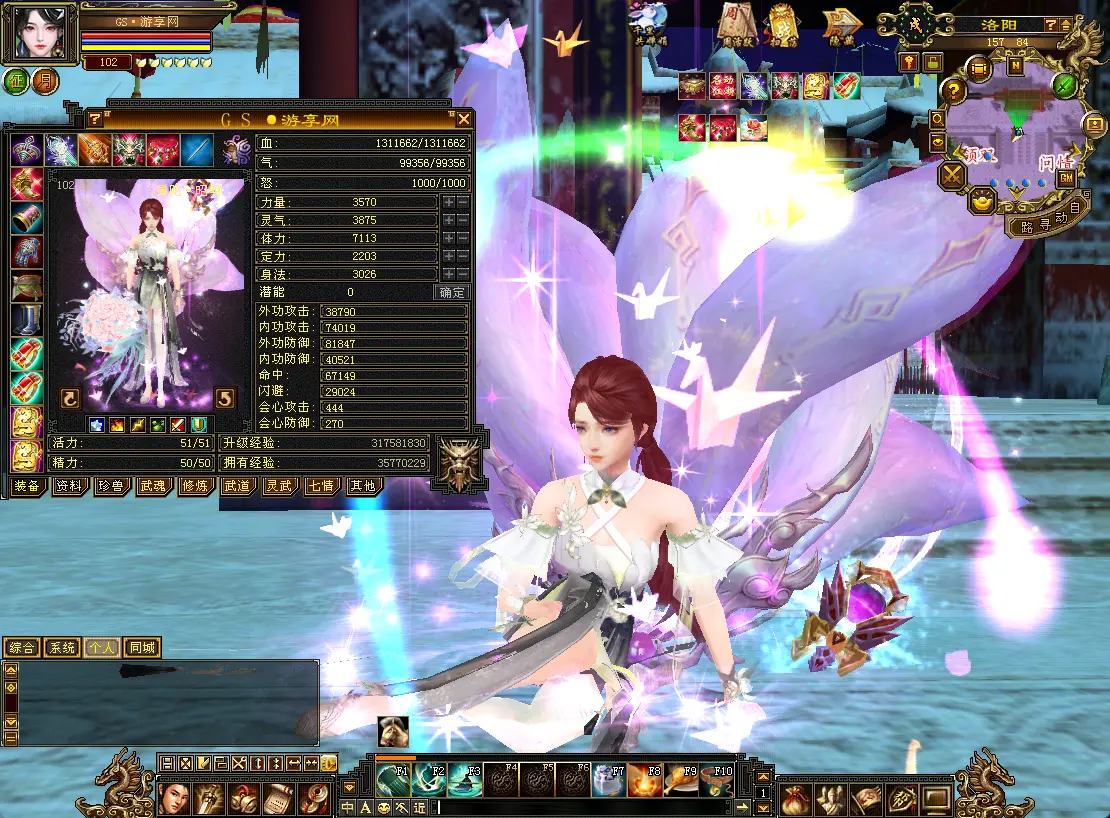Select the 武魂 tab
This screenshot has height=818, width=1110.
tap(153, 486)
